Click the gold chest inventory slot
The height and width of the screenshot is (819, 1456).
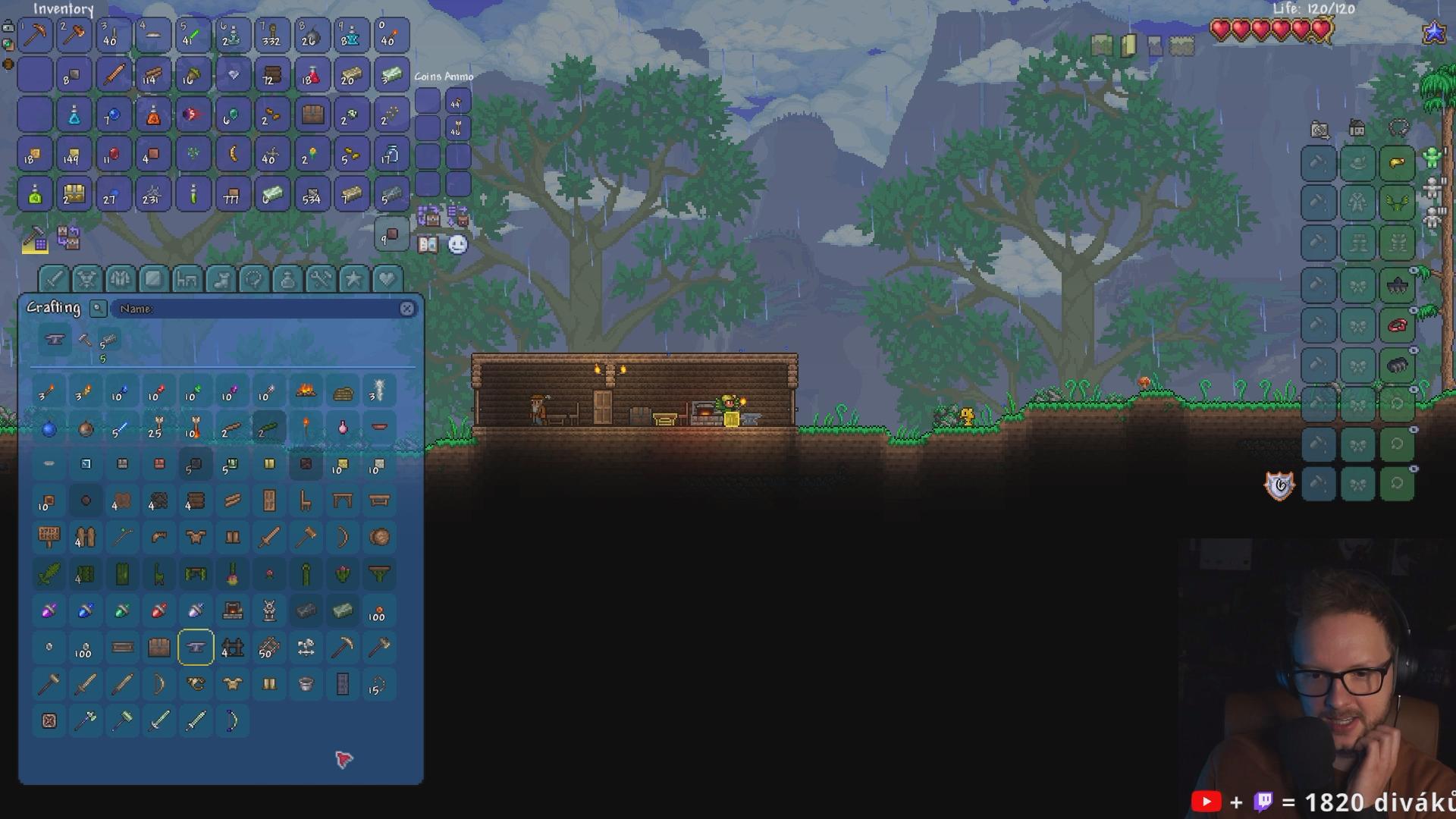click(74, 195)
